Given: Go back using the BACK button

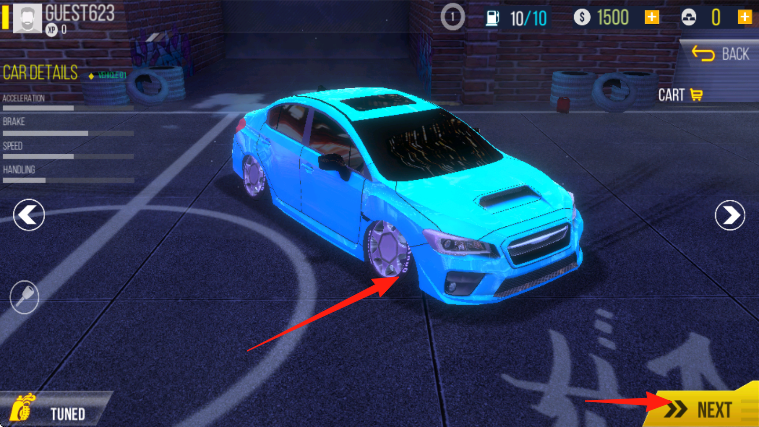Looking at the screenshot, I should (719, 53).
